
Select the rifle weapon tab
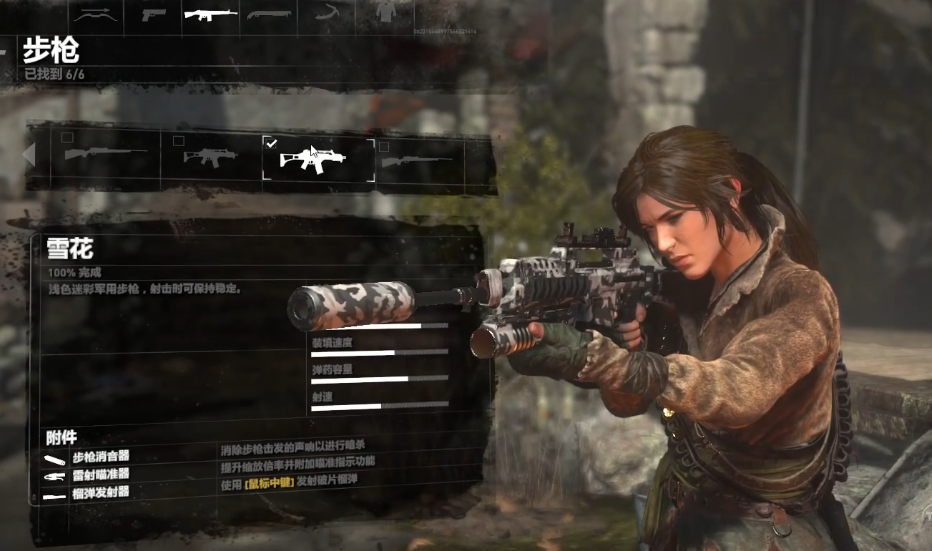click(211, 13)
